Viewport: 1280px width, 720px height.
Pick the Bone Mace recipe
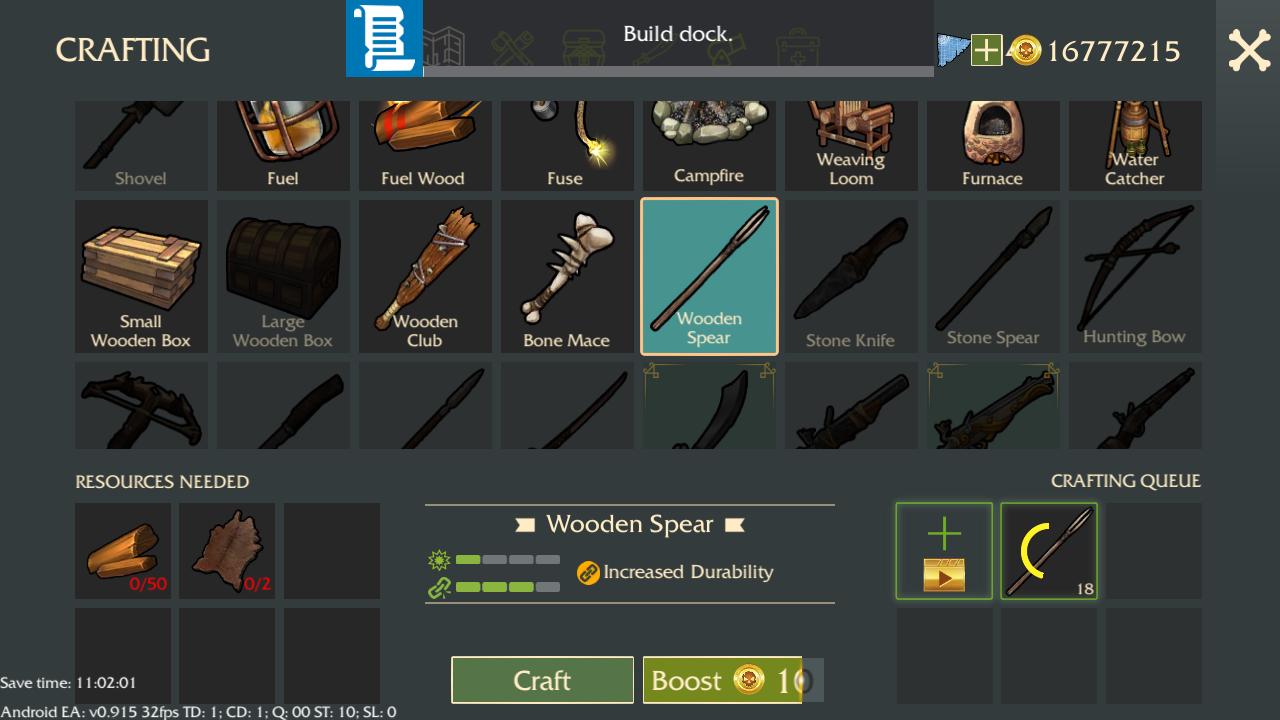point(567,276)
